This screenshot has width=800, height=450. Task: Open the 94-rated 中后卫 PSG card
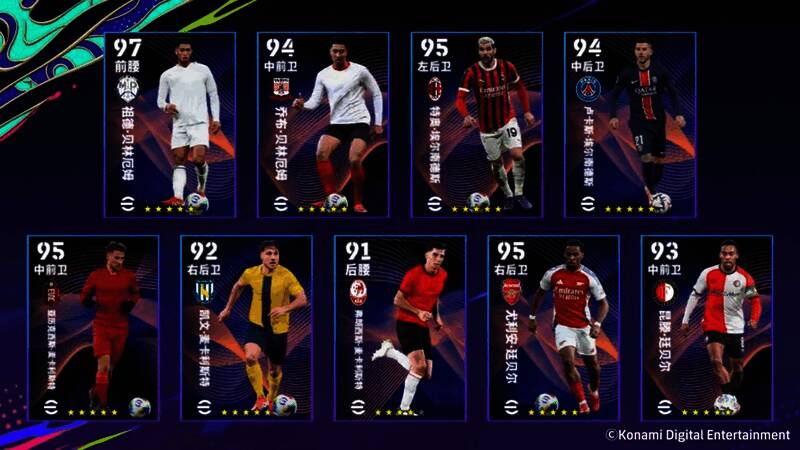[x=630, y=125]
